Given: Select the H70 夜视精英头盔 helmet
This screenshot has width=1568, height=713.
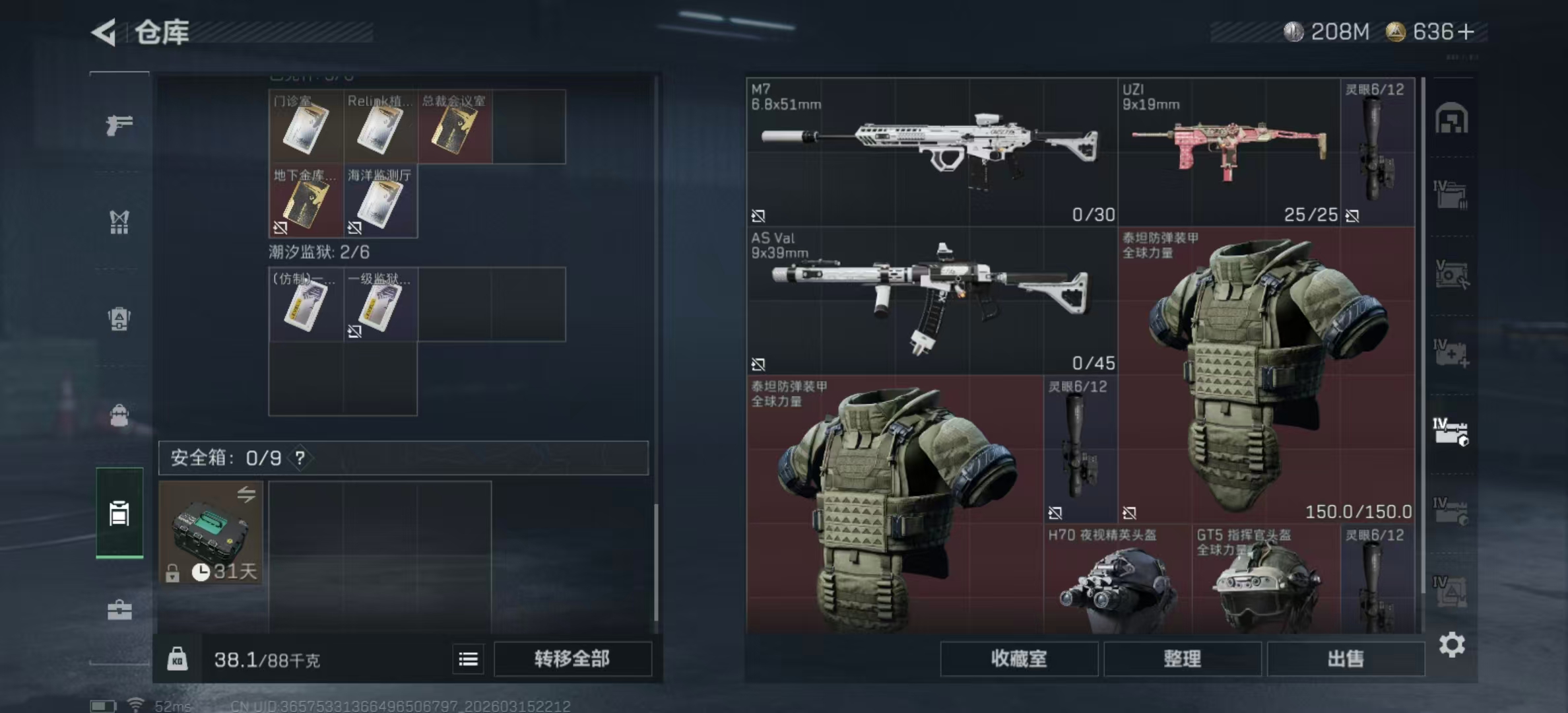Looking at the screenshot, I should tap(1117, 582).
